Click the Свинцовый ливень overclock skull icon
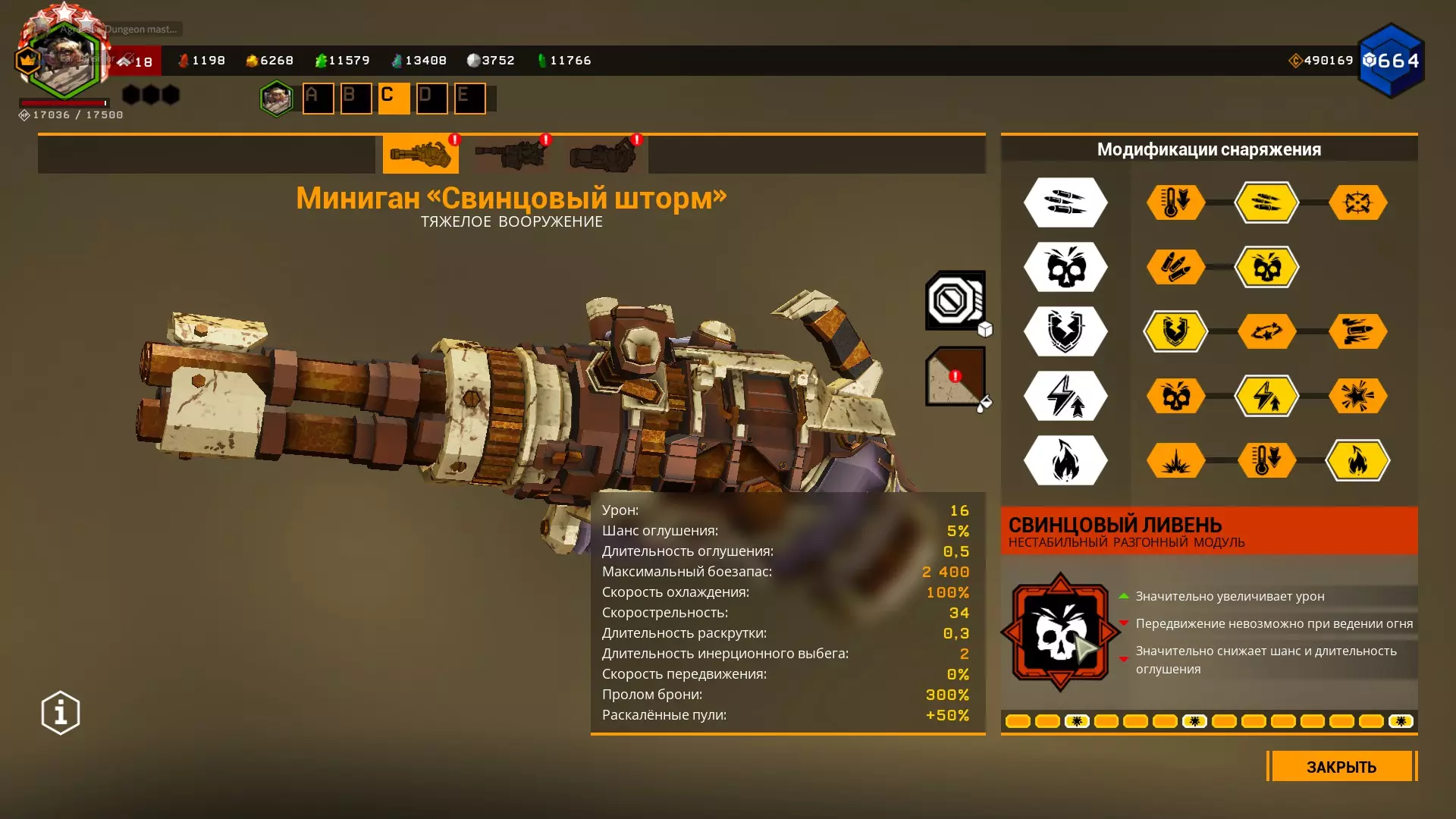The height and width of the screenshot is (819, 1456). point(1060,632)
